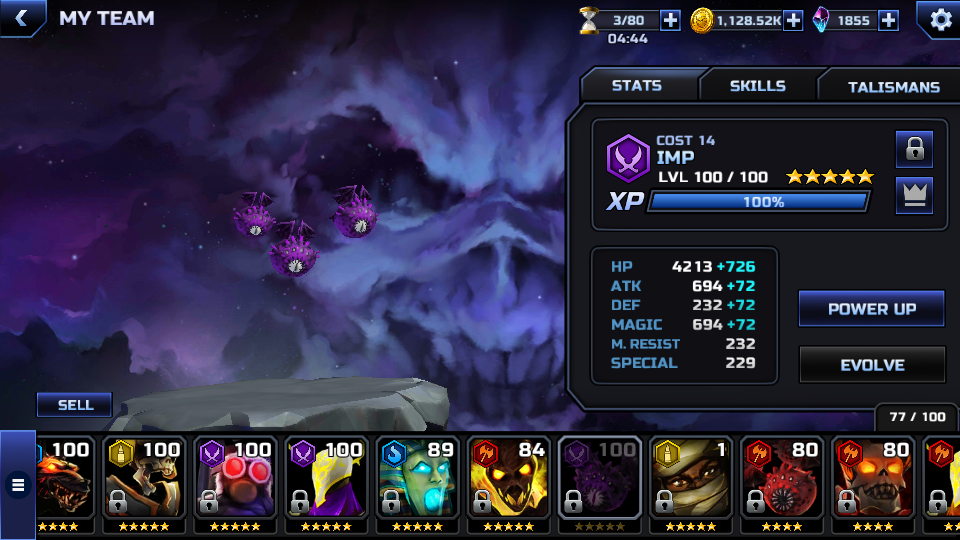The image size is (960, 540).
Task: Go back using the top-left arrow
Action: pos(21,17)
